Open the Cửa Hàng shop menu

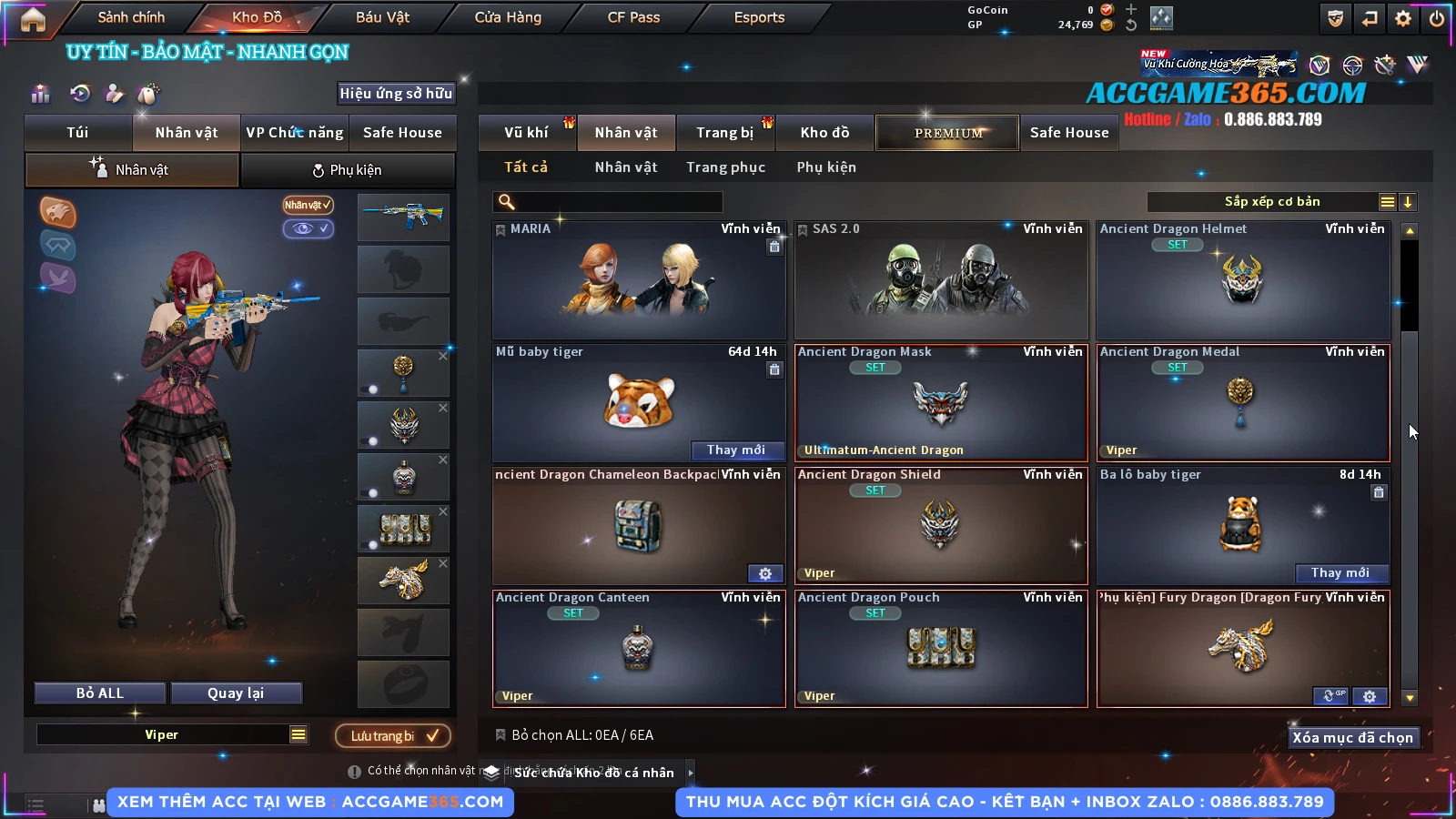(x=508, y=17)
